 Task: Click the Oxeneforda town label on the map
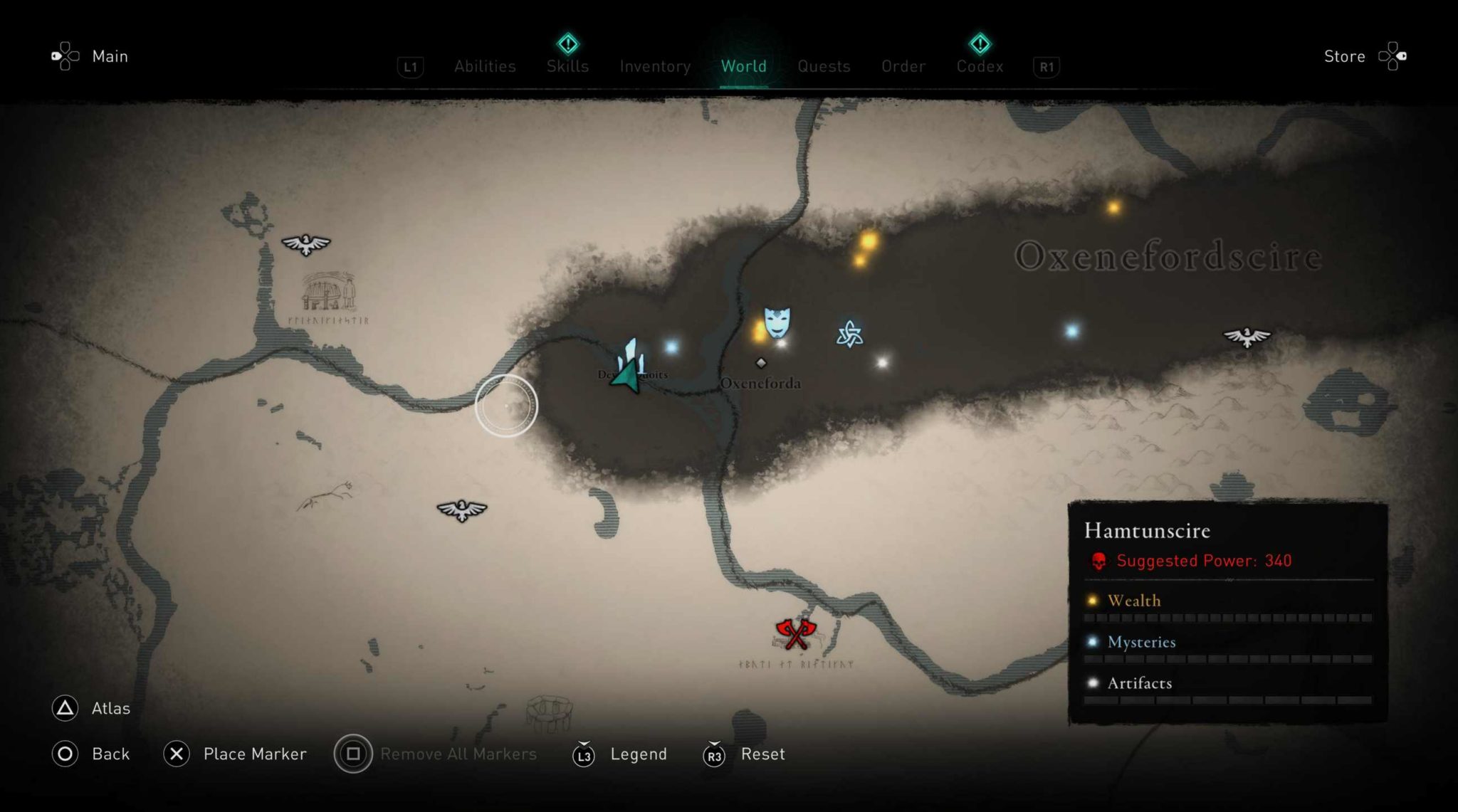point(762,383)
